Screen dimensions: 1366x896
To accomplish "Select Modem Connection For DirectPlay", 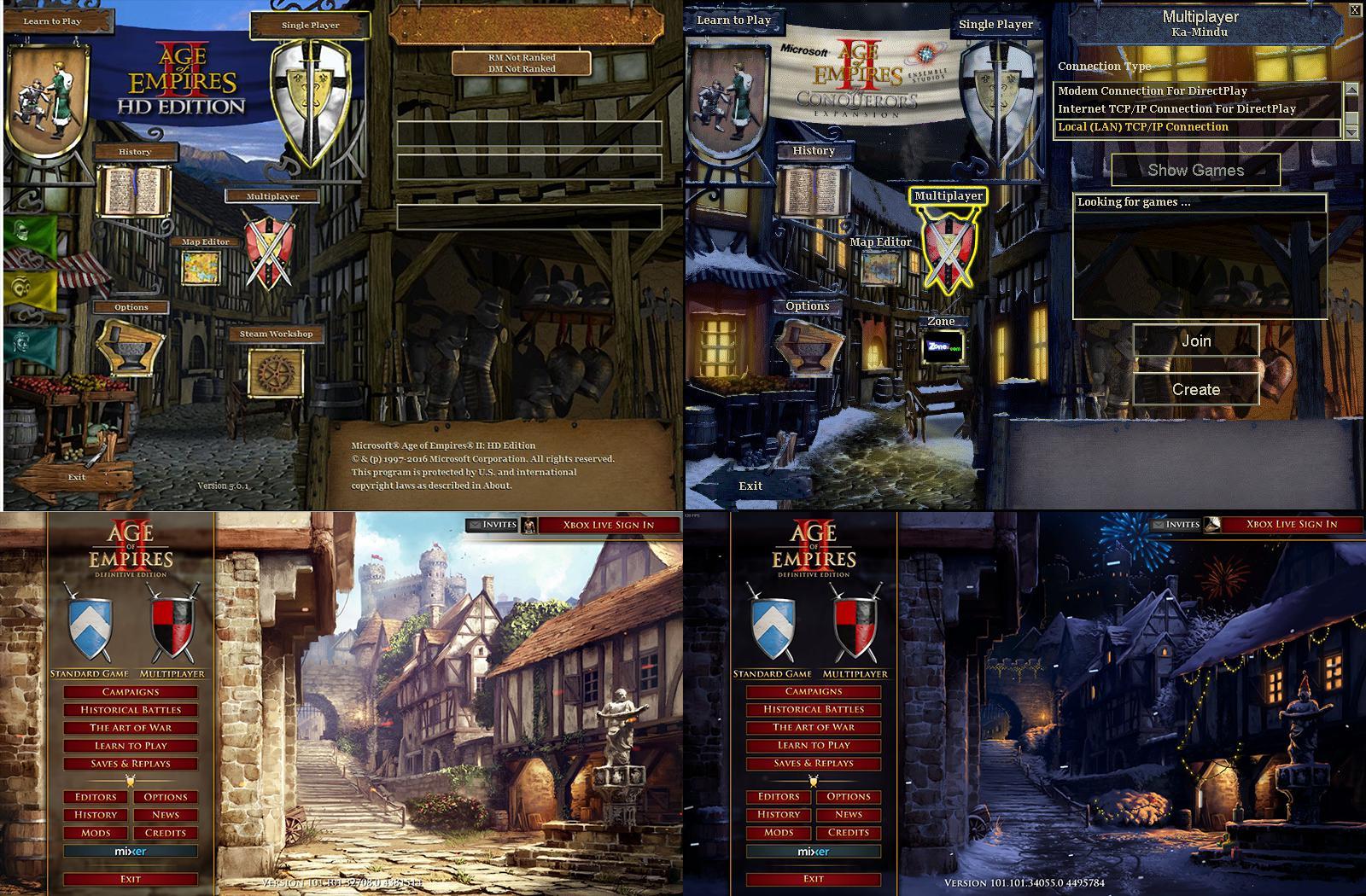I will [x=1153, y=90].
